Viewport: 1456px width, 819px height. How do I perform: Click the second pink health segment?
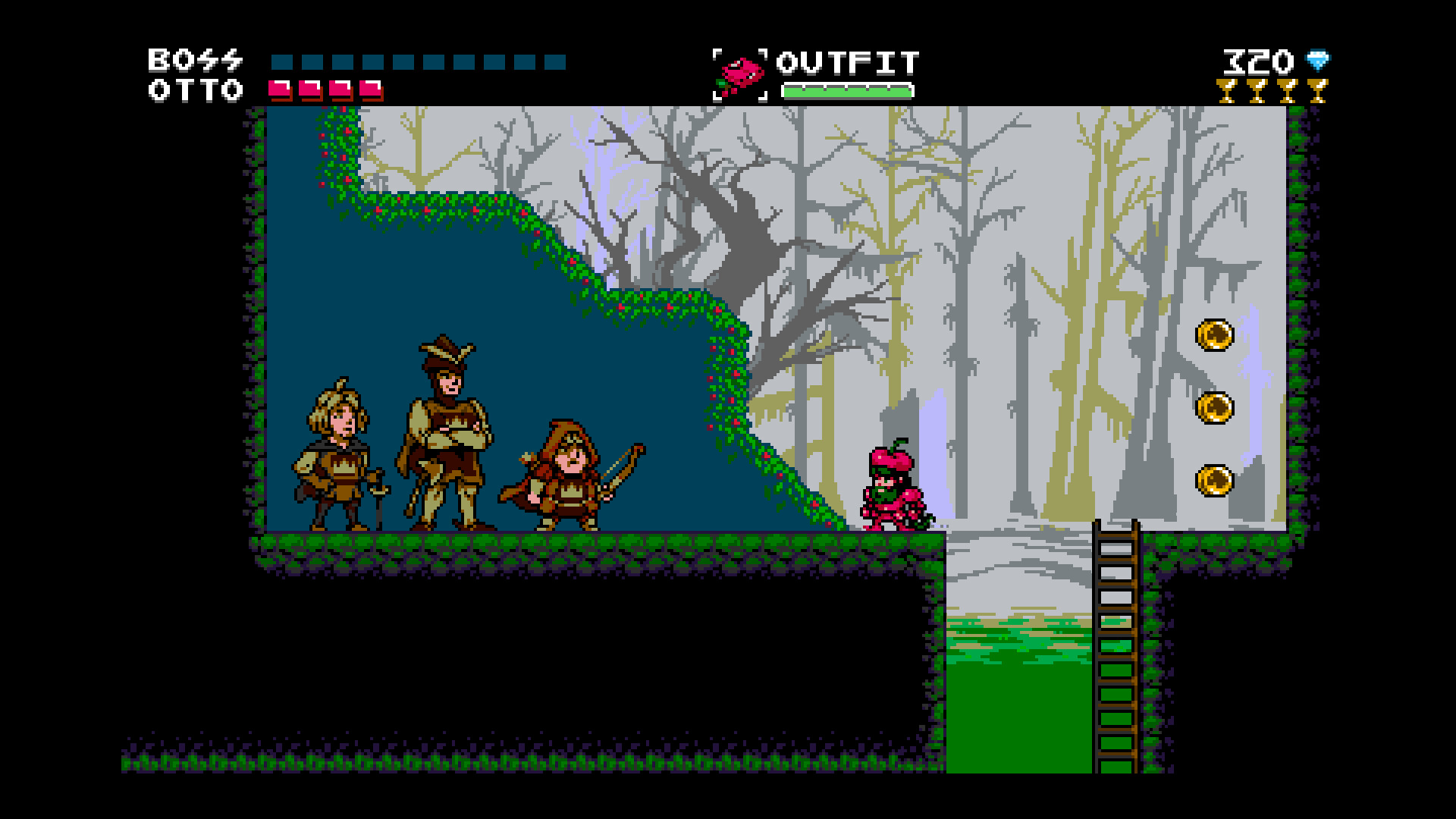coord(311,89)
